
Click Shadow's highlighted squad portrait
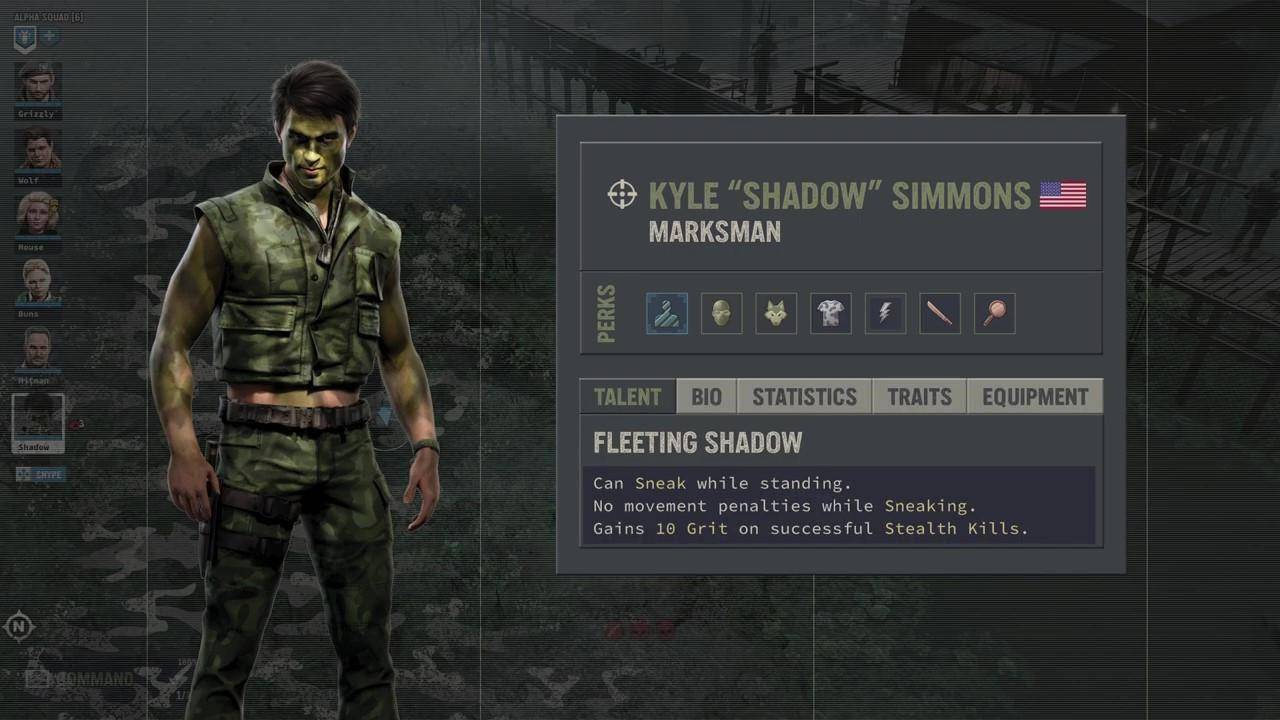click(38, 419)
